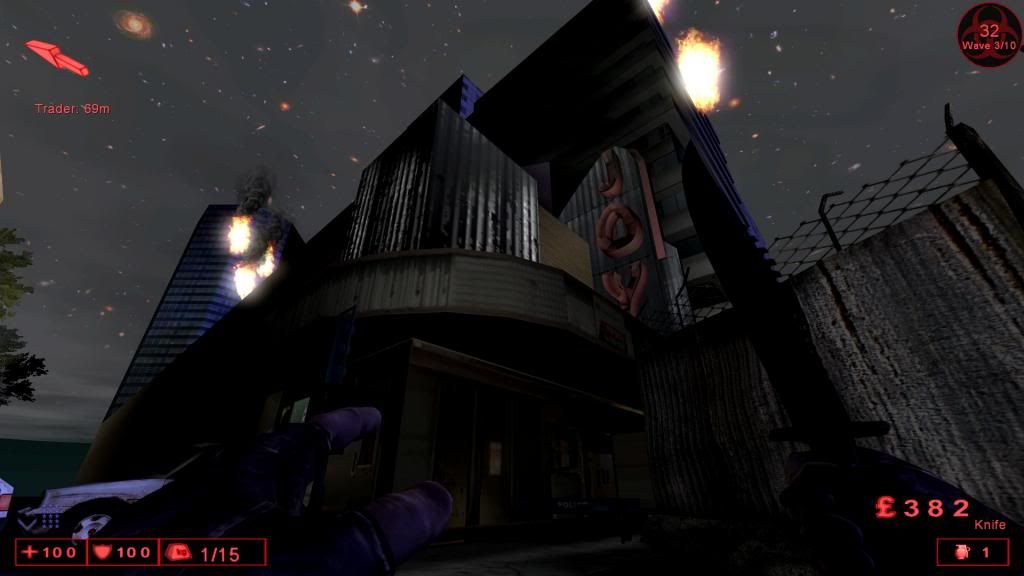Select the biohazard wave counter icon
1024x576 pixels.
[x=989, y=35]
